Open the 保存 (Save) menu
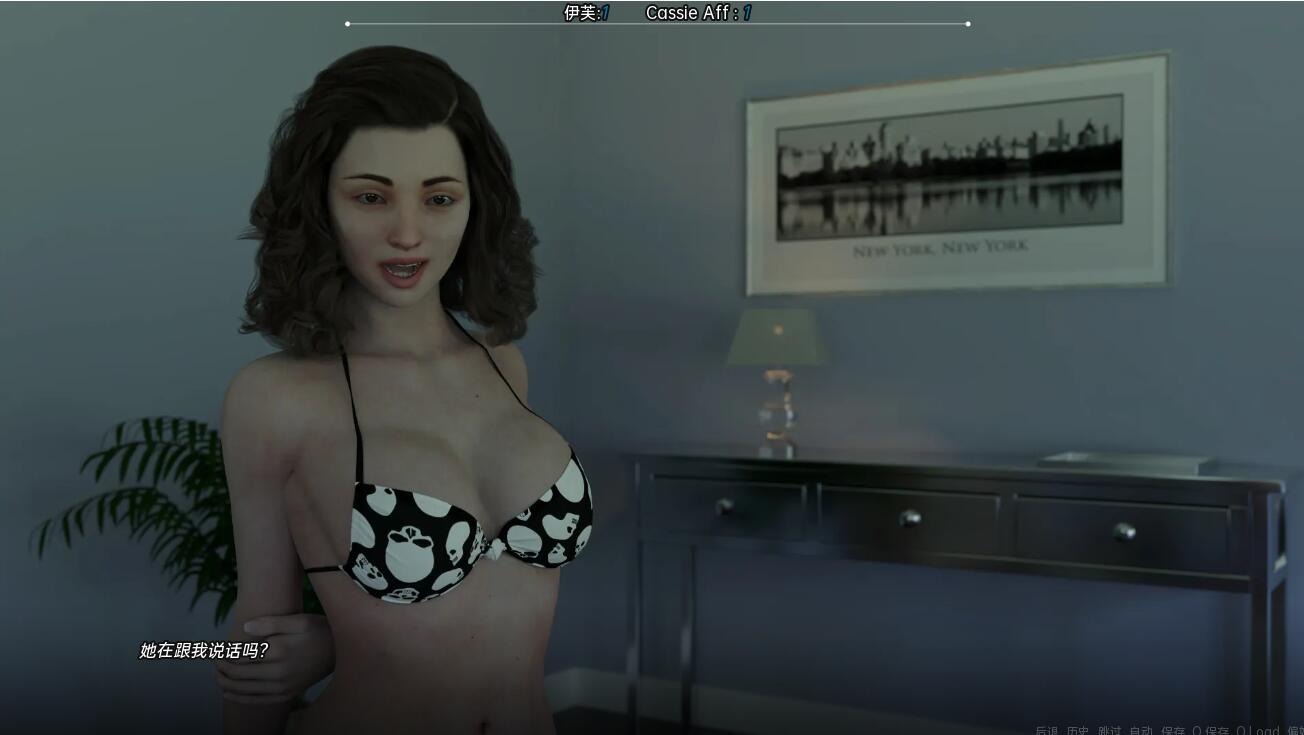 (x=1173, y=731)
